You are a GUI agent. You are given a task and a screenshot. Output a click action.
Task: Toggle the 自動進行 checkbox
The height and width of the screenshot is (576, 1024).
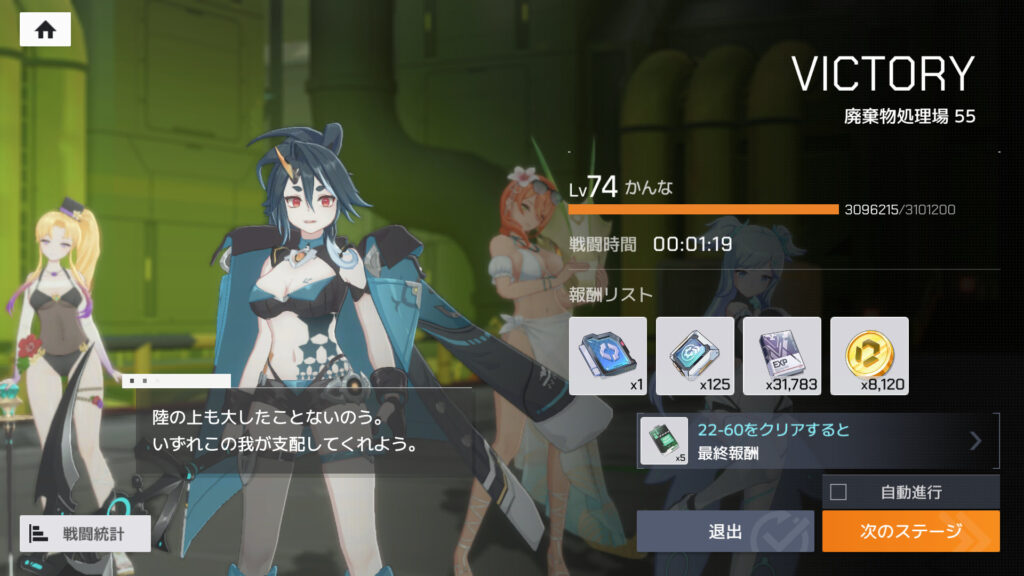839,492
